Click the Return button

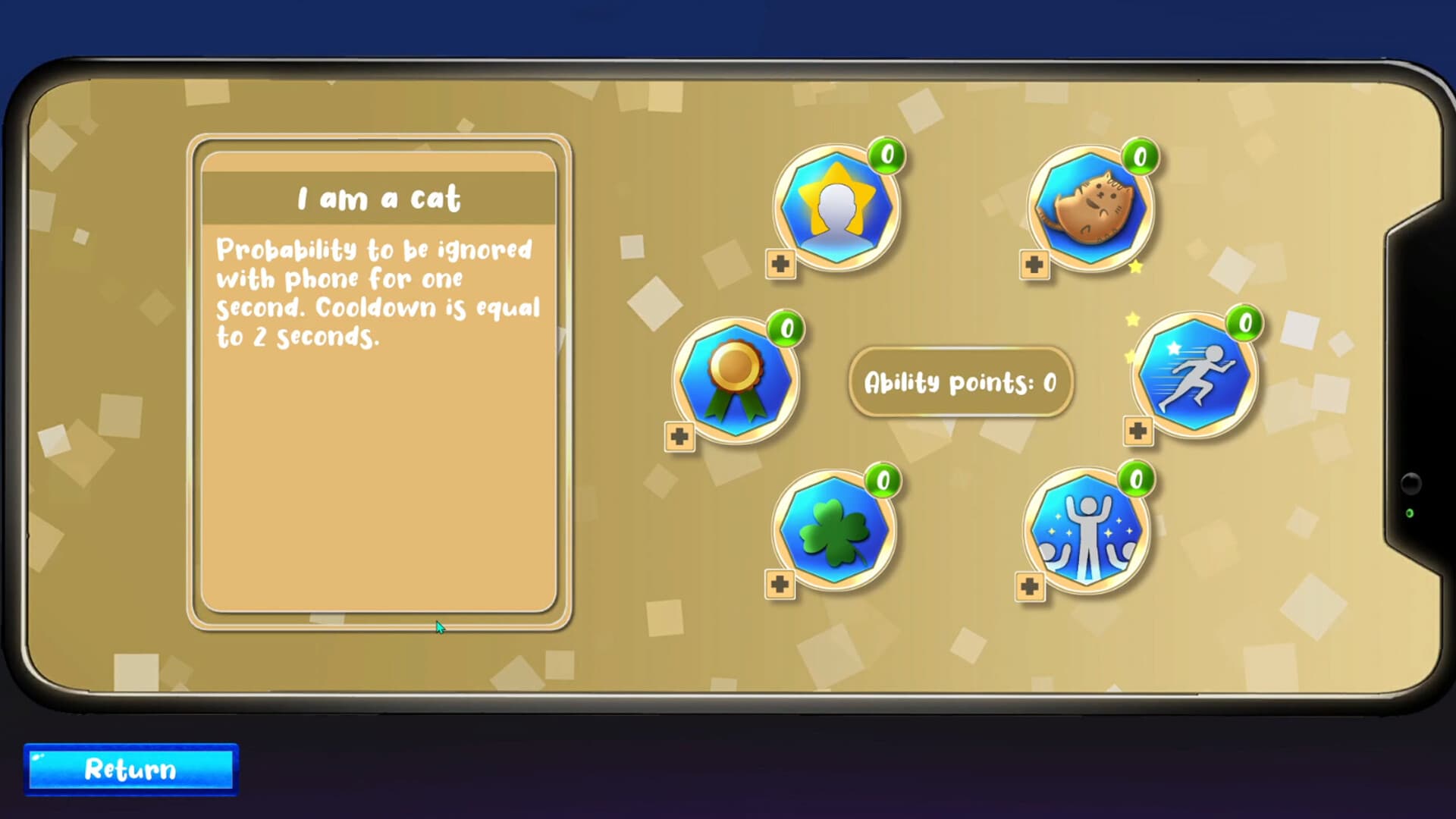[x=129, y=770]
